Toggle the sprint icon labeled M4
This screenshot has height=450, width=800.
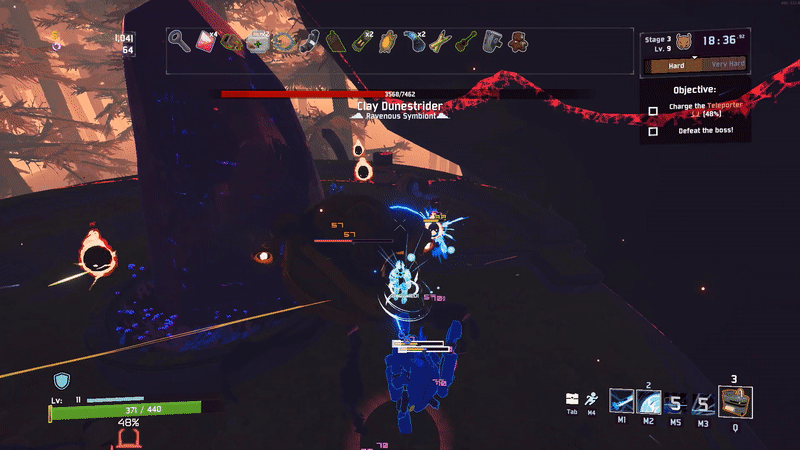(592, 398)
